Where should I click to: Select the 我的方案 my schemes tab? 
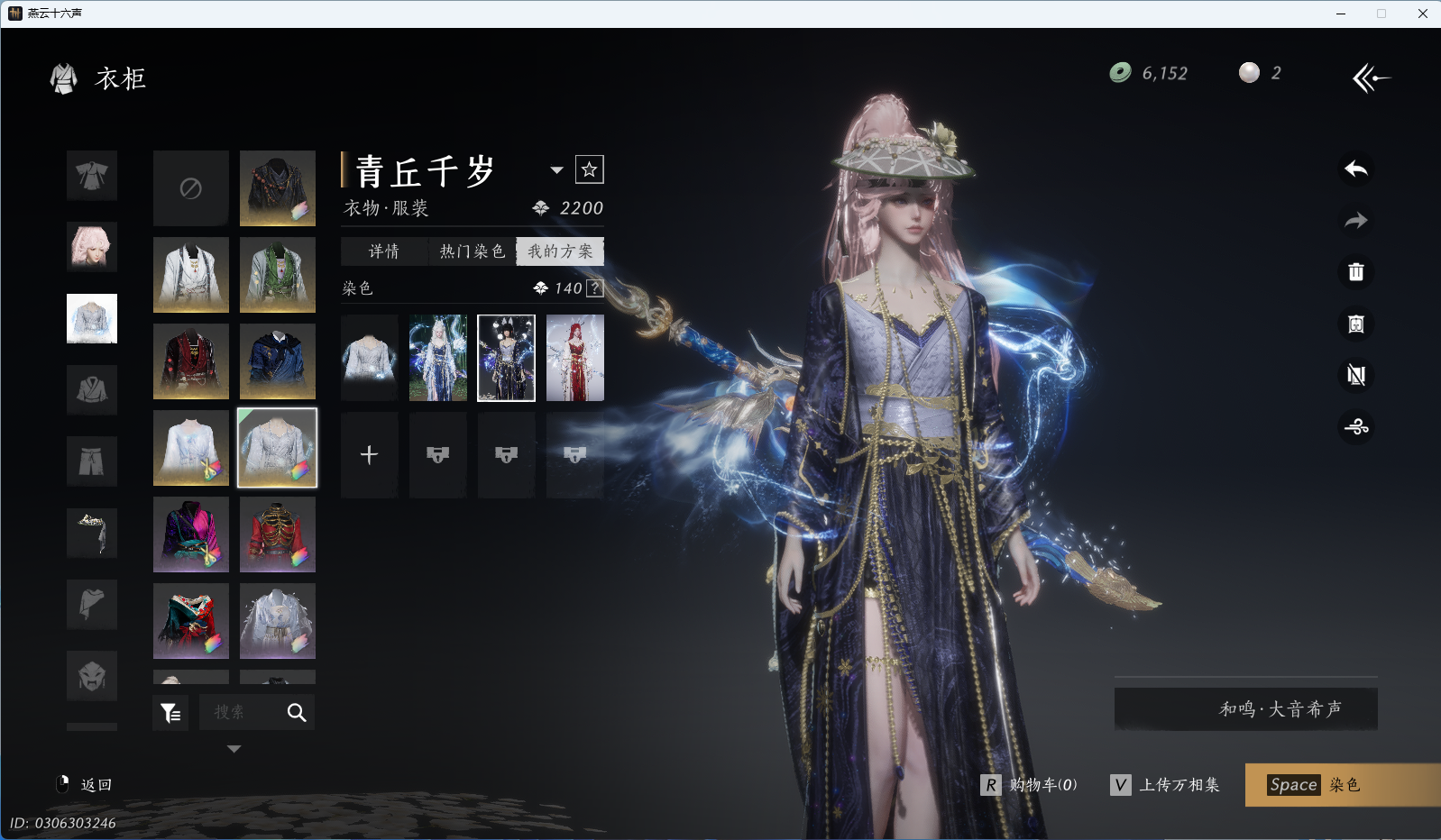pos(560,251)
